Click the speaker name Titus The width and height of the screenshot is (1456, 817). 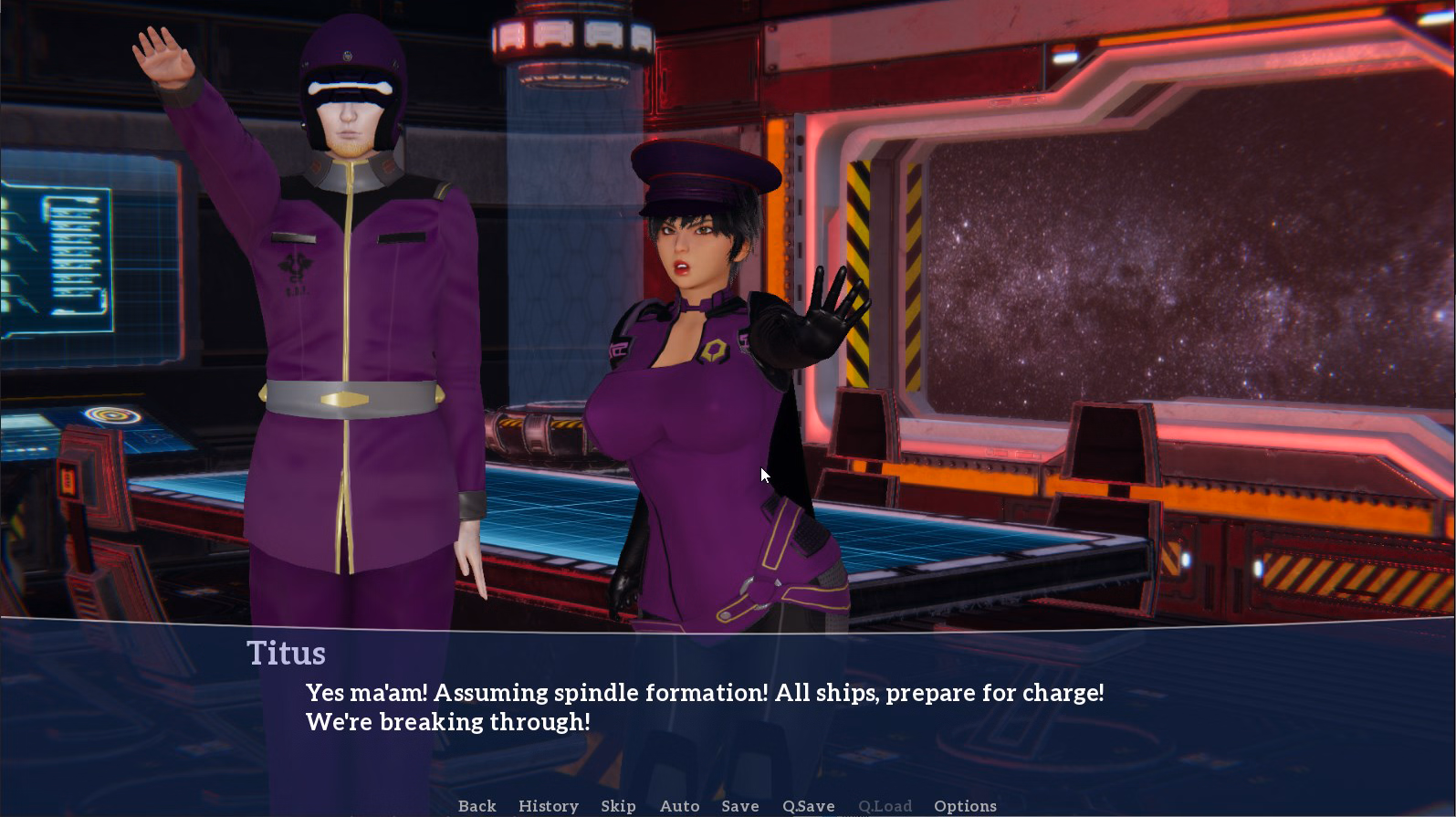click(x=288, y=654)
